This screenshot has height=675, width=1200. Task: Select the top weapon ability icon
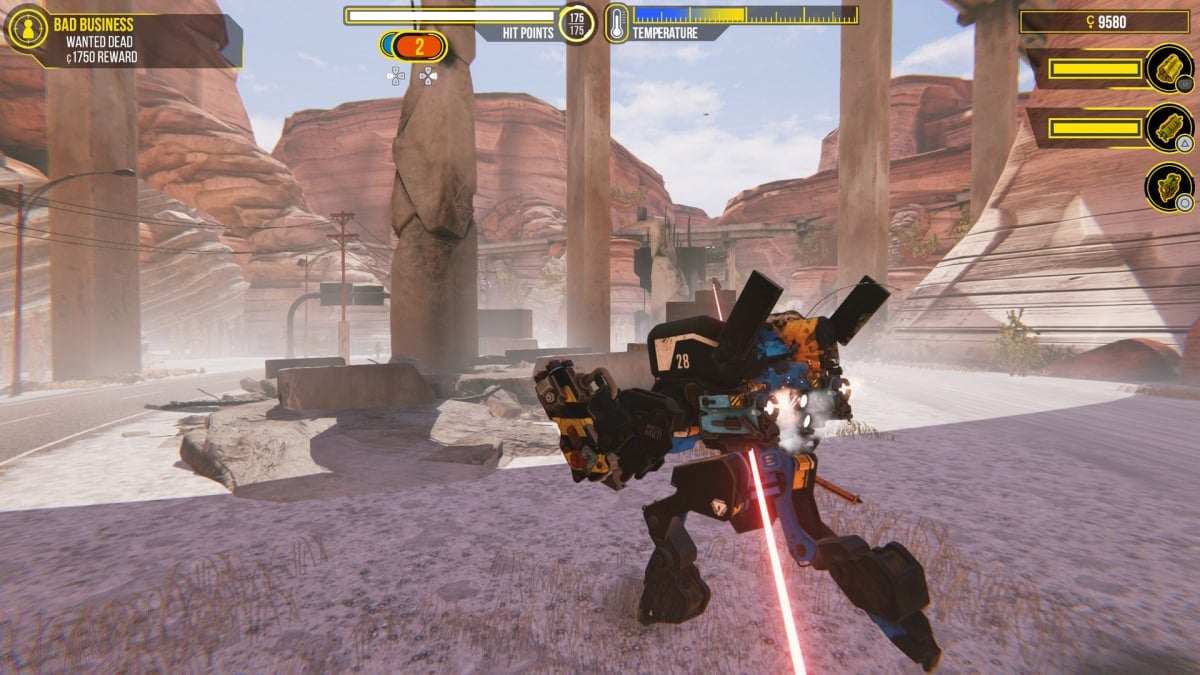click(x=1169, y=69)
